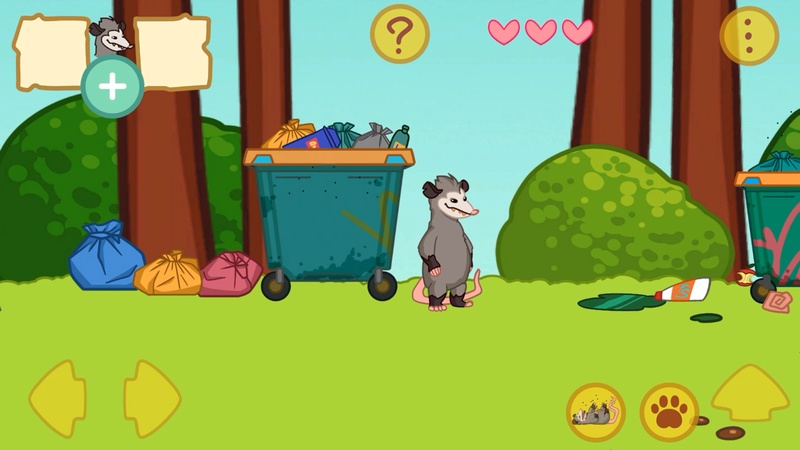Viewport: 800px width, 450px height.
Task: Open the three-dot options menu
Action: tap(749, 35)
